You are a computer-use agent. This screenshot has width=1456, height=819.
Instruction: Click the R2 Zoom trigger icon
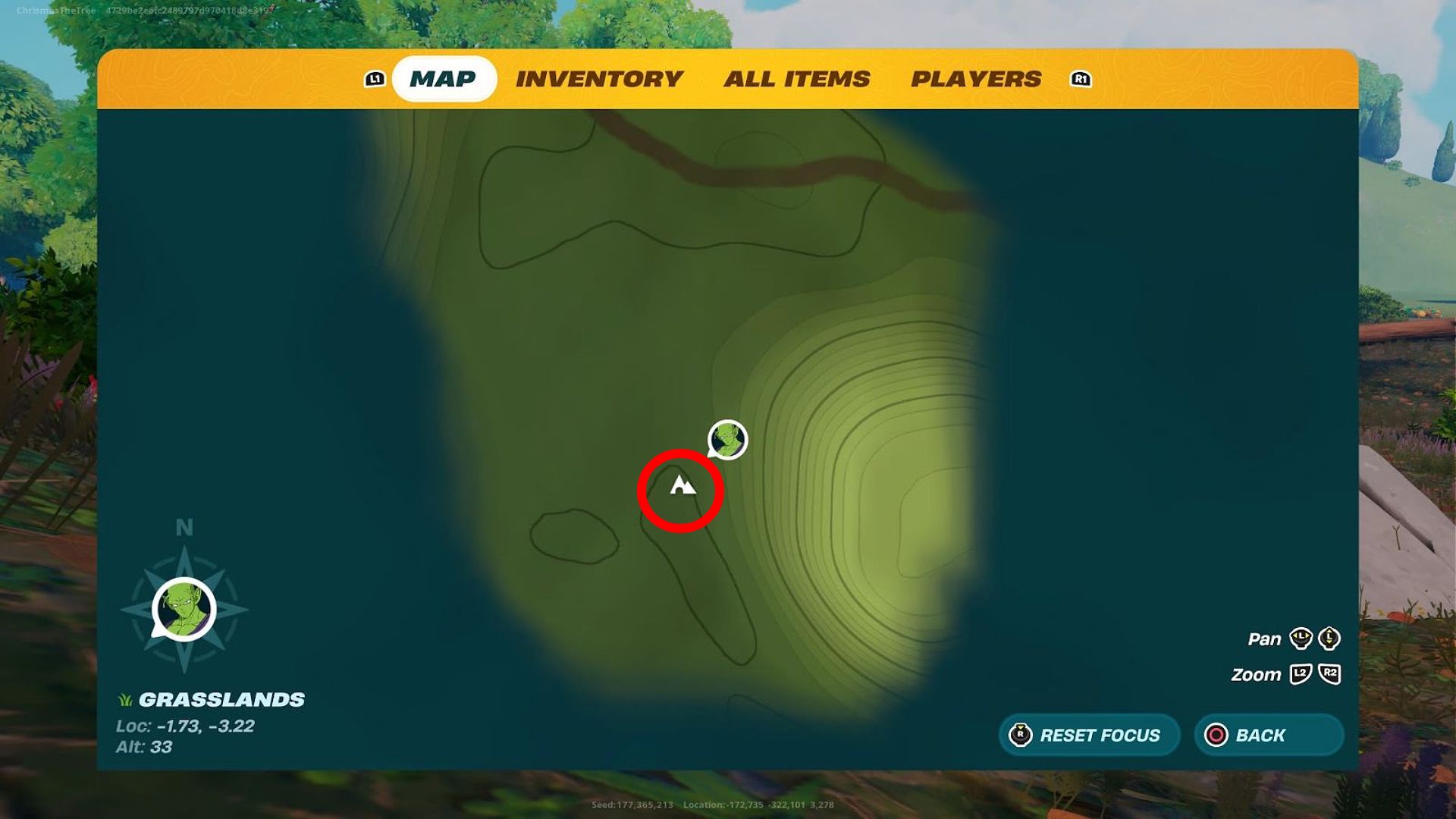[x=1329, y=673]
